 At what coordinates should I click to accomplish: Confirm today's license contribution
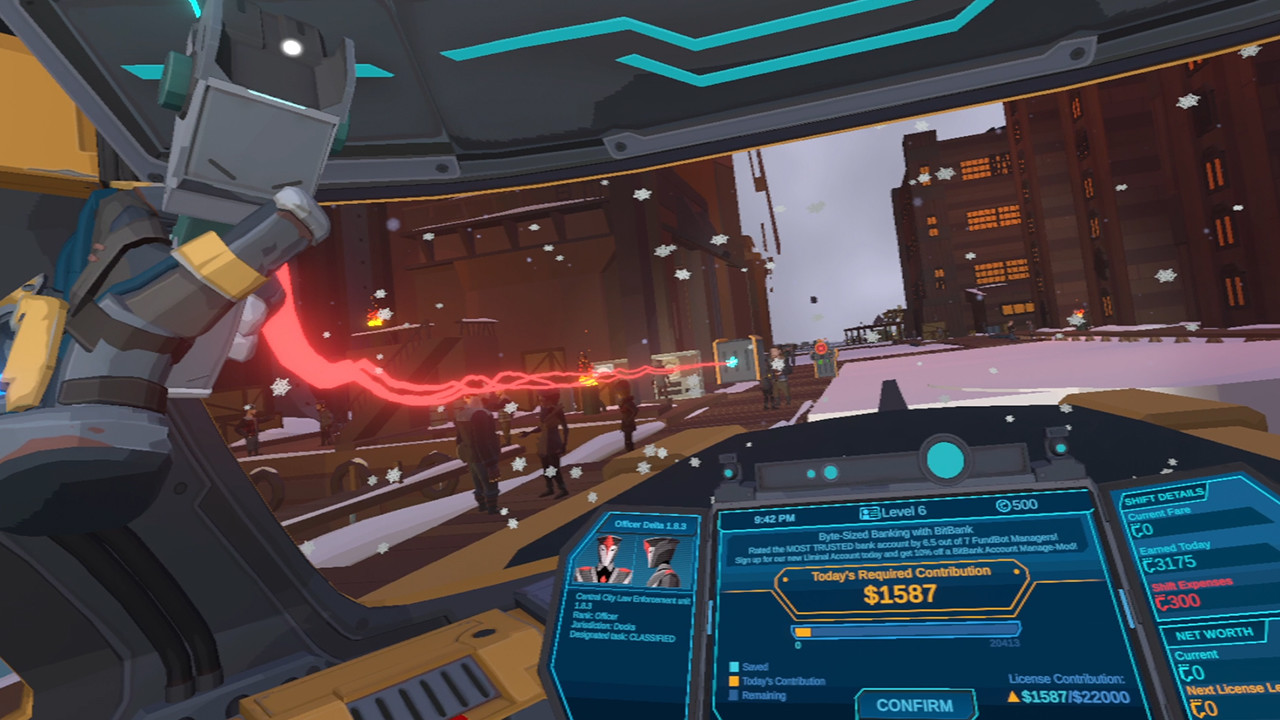point(914,704)
